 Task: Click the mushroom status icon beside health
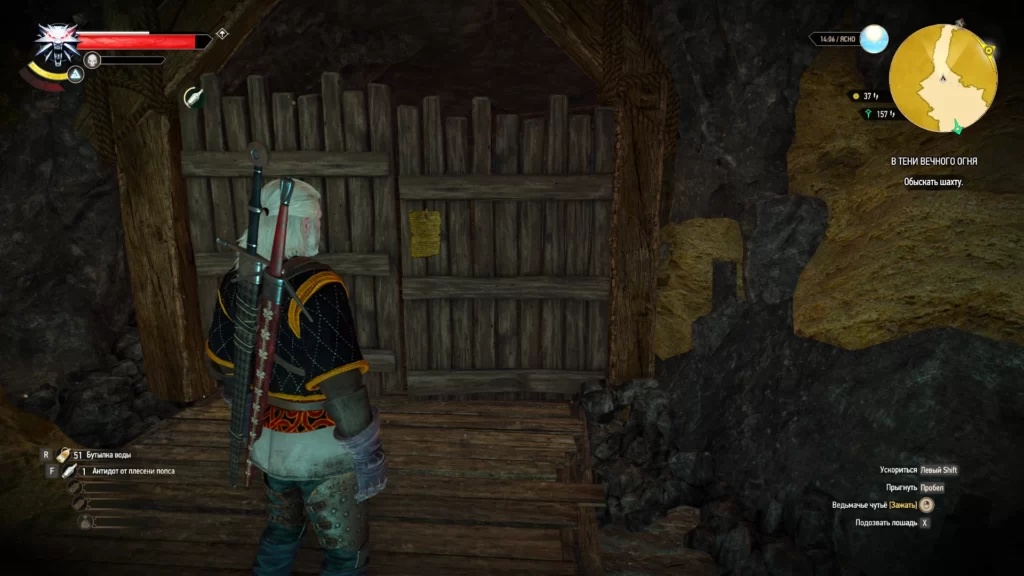(x=222, y=34)
